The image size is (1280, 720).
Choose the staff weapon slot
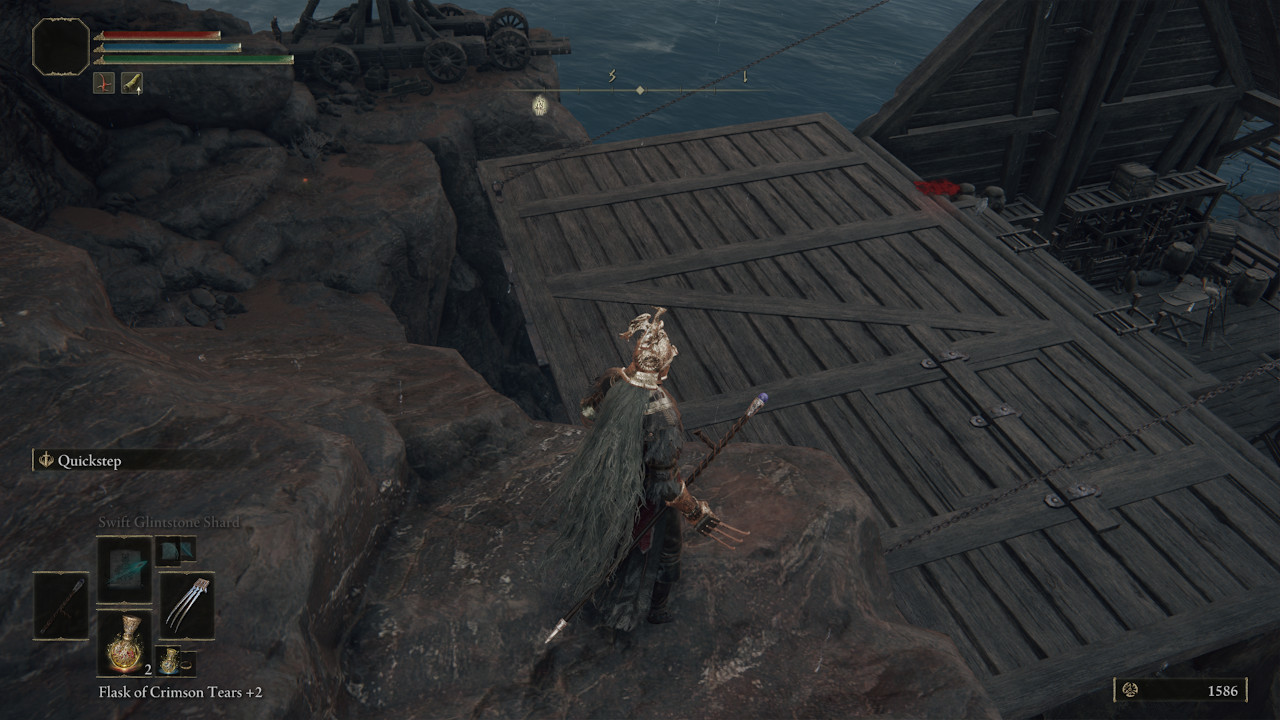tap(61, 606)
